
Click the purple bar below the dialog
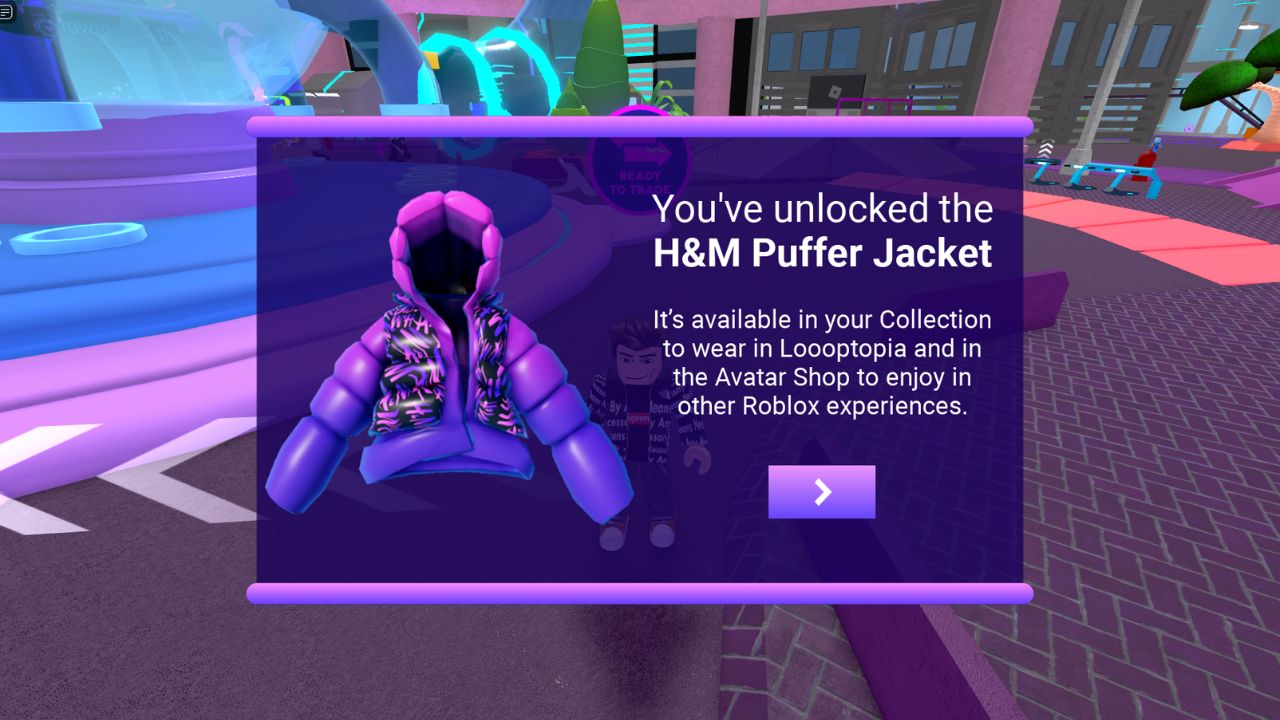pyautogui.click(x=640, y=592)
